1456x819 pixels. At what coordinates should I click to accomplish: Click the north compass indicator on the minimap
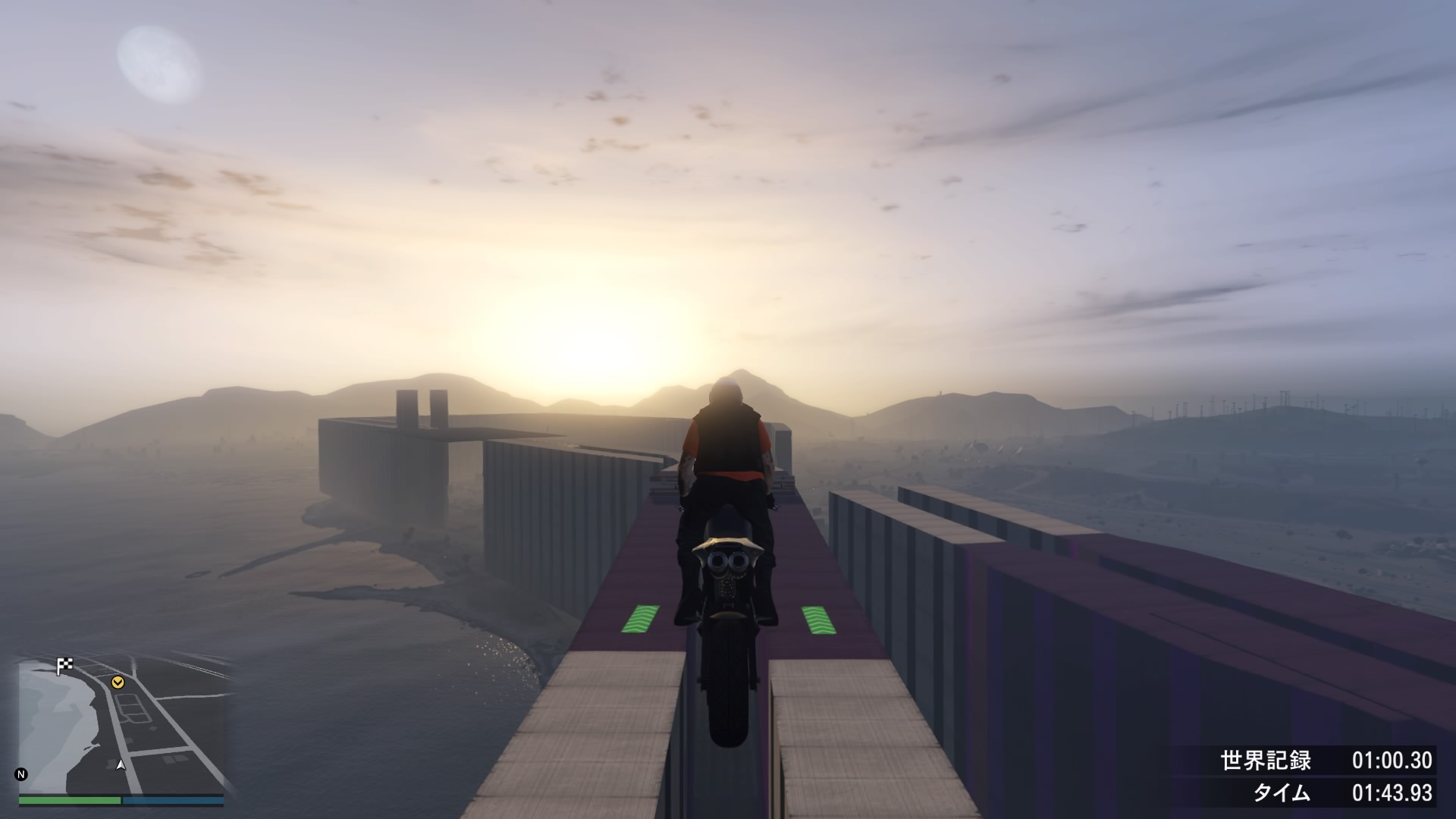[21, 774]
